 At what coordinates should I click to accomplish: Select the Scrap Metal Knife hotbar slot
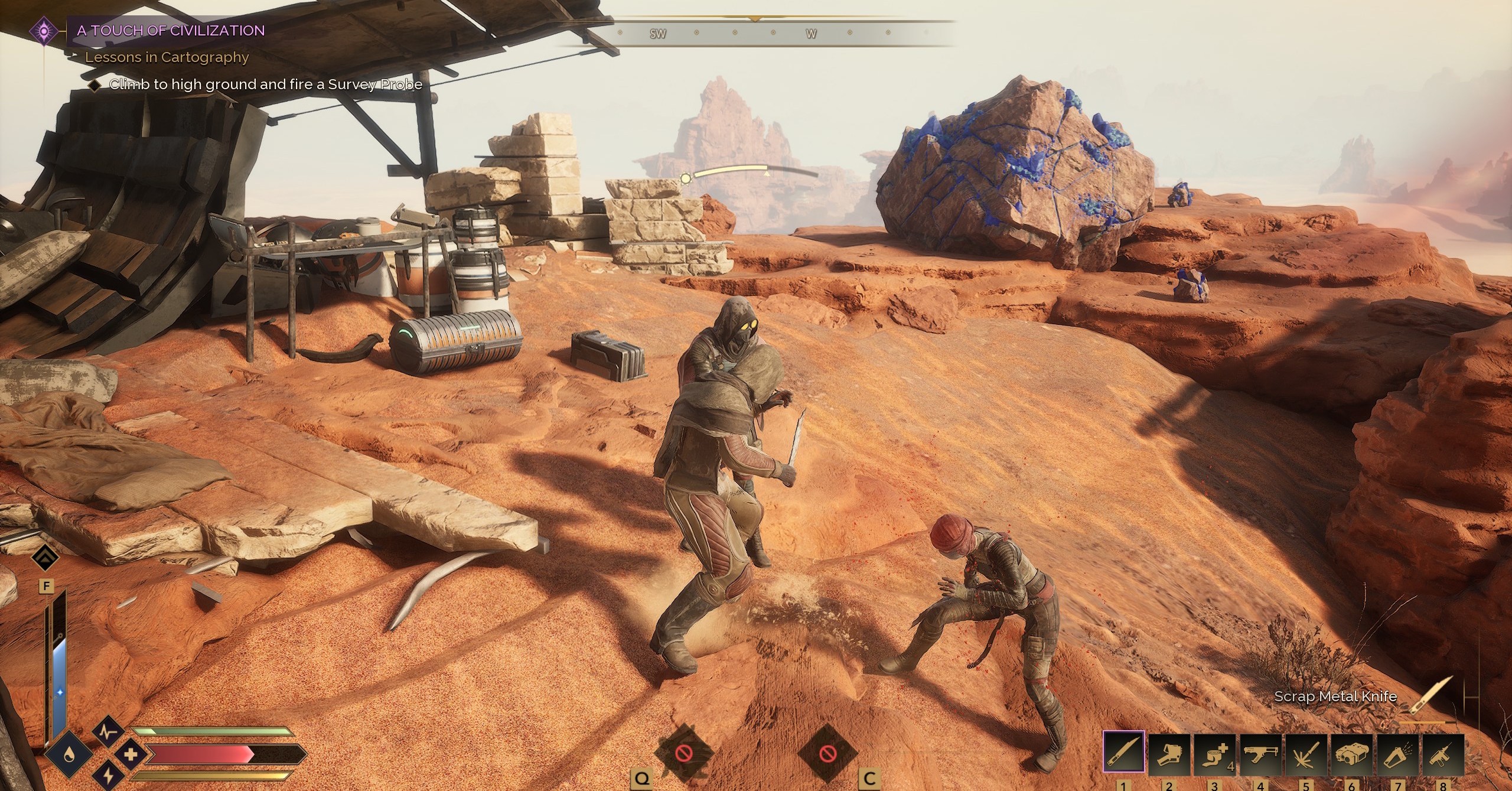1124,752
